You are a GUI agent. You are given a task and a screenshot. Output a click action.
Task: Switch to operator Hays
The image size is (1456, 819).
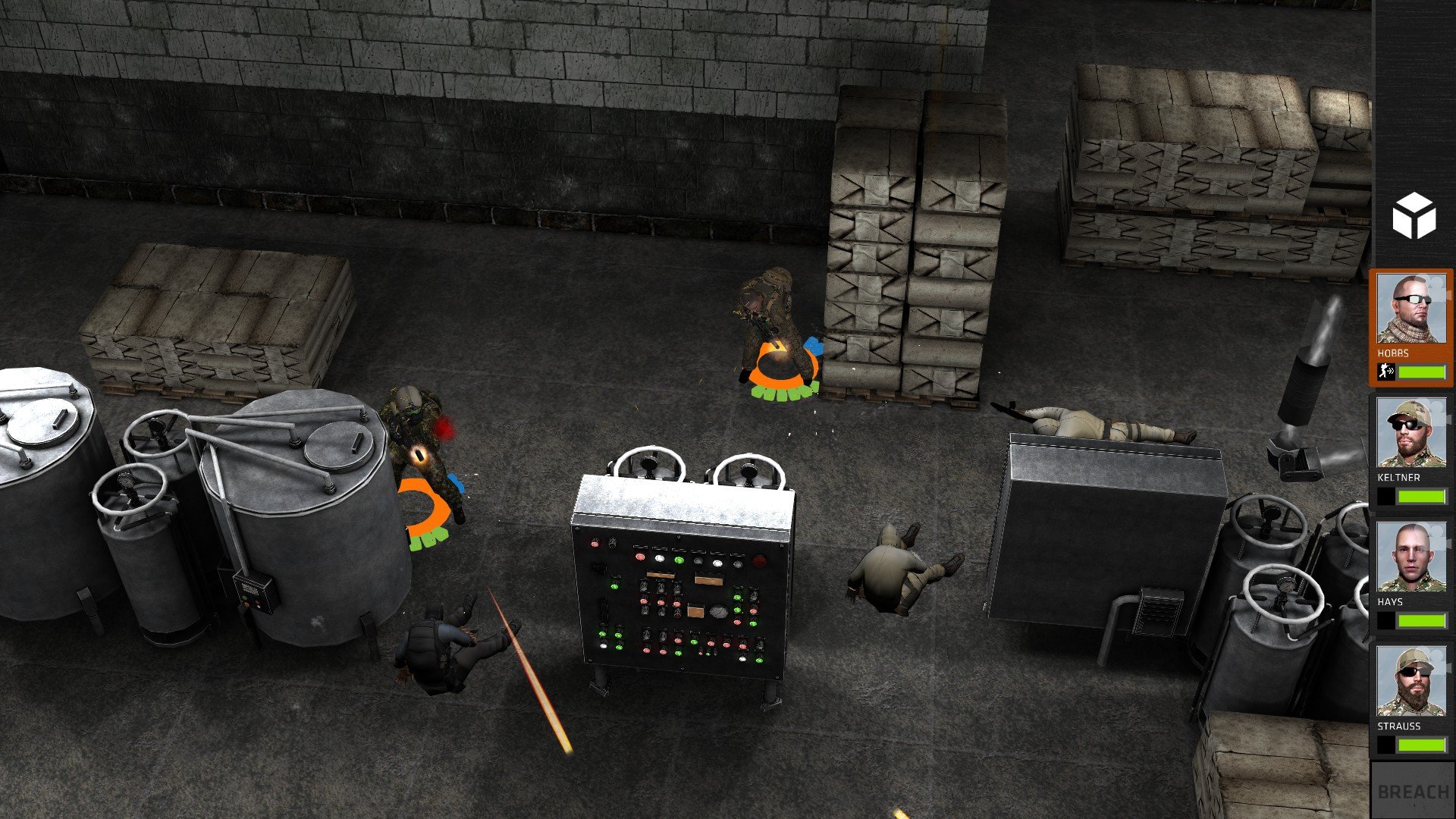(1410, 558)
